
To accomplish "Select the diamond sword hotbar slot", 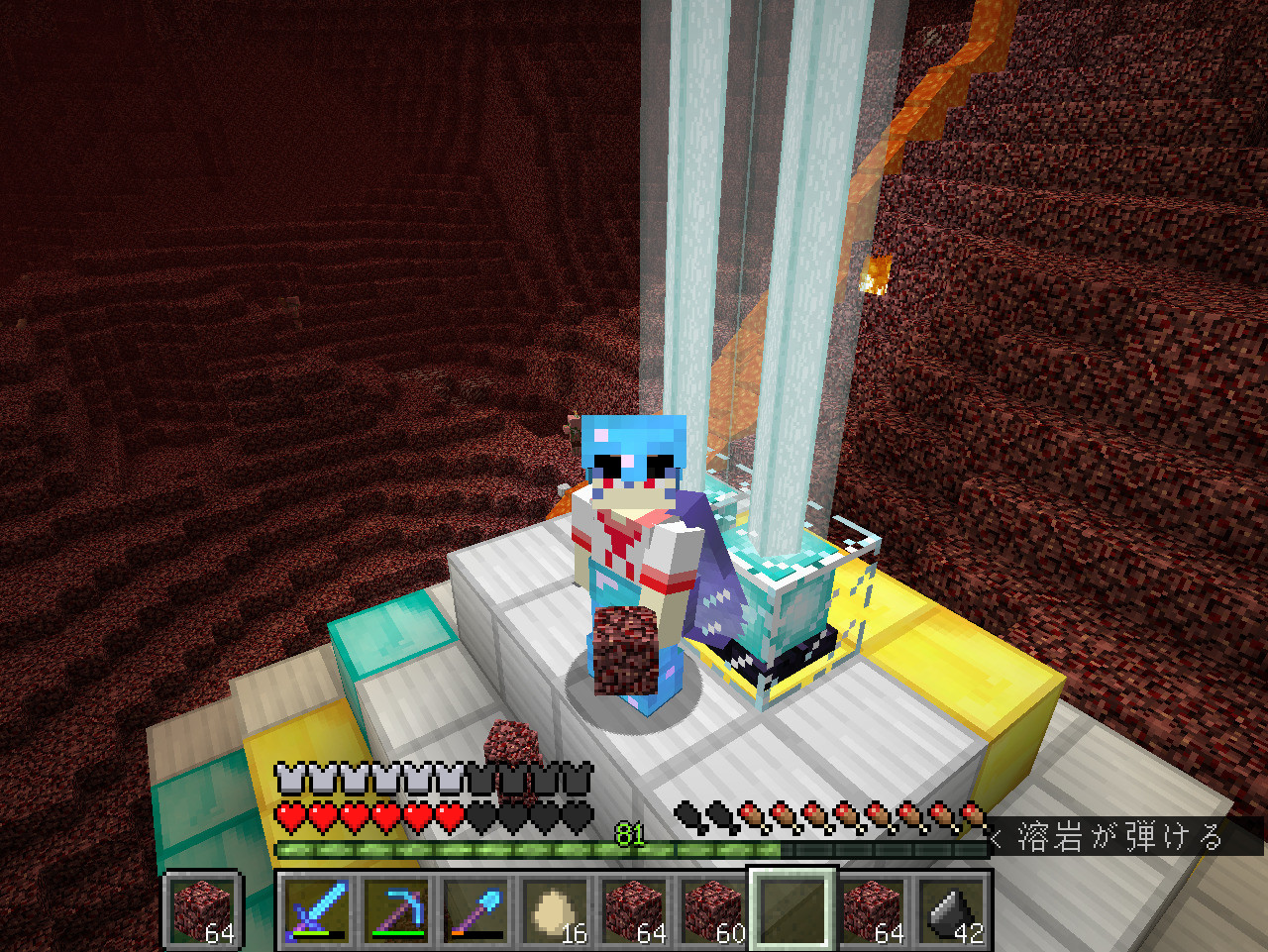I will coord(317,909).
